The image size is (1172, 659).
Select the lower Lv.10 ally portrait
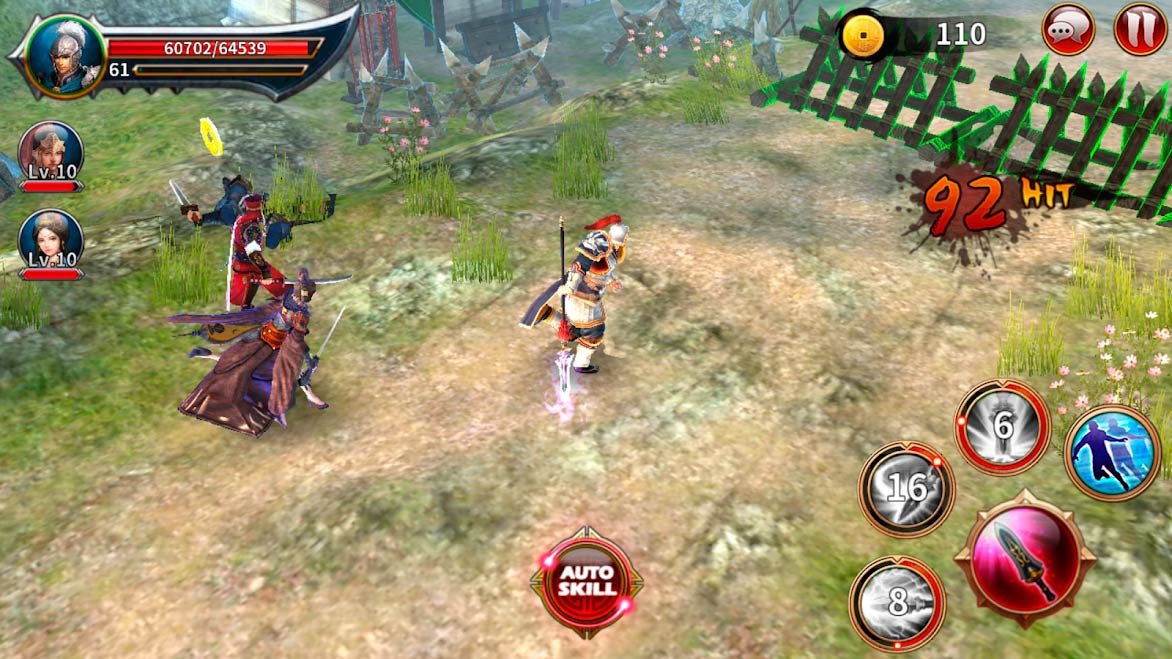click(50, 242)
